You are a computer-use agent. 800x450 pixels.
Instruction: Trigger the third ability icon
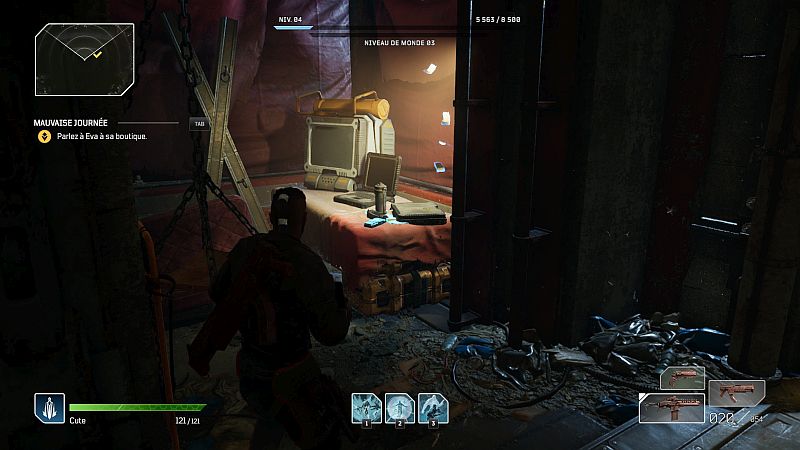(433, 407)
